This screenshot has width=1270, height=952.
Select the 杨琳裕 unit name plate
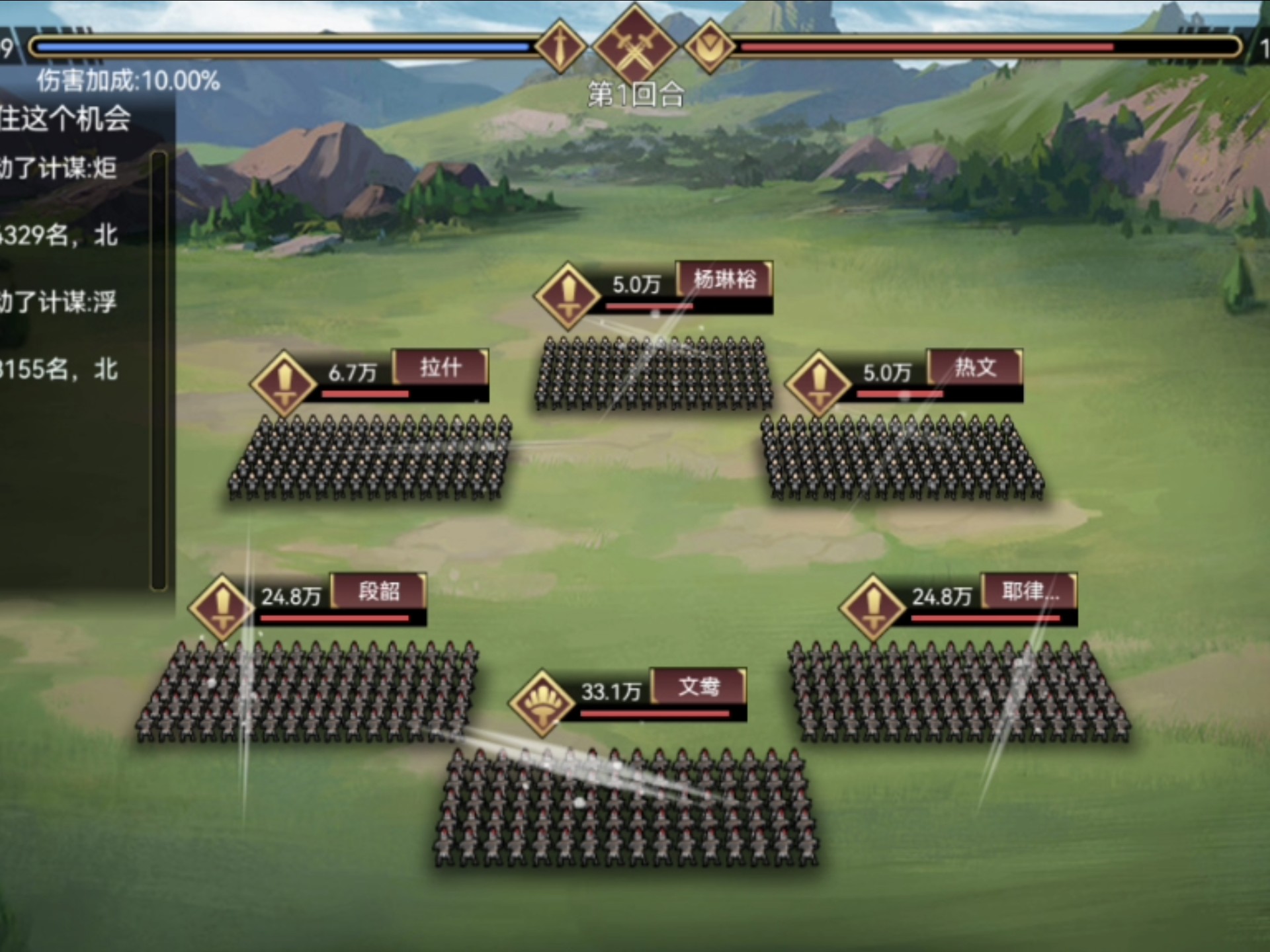tap(724, 279)
